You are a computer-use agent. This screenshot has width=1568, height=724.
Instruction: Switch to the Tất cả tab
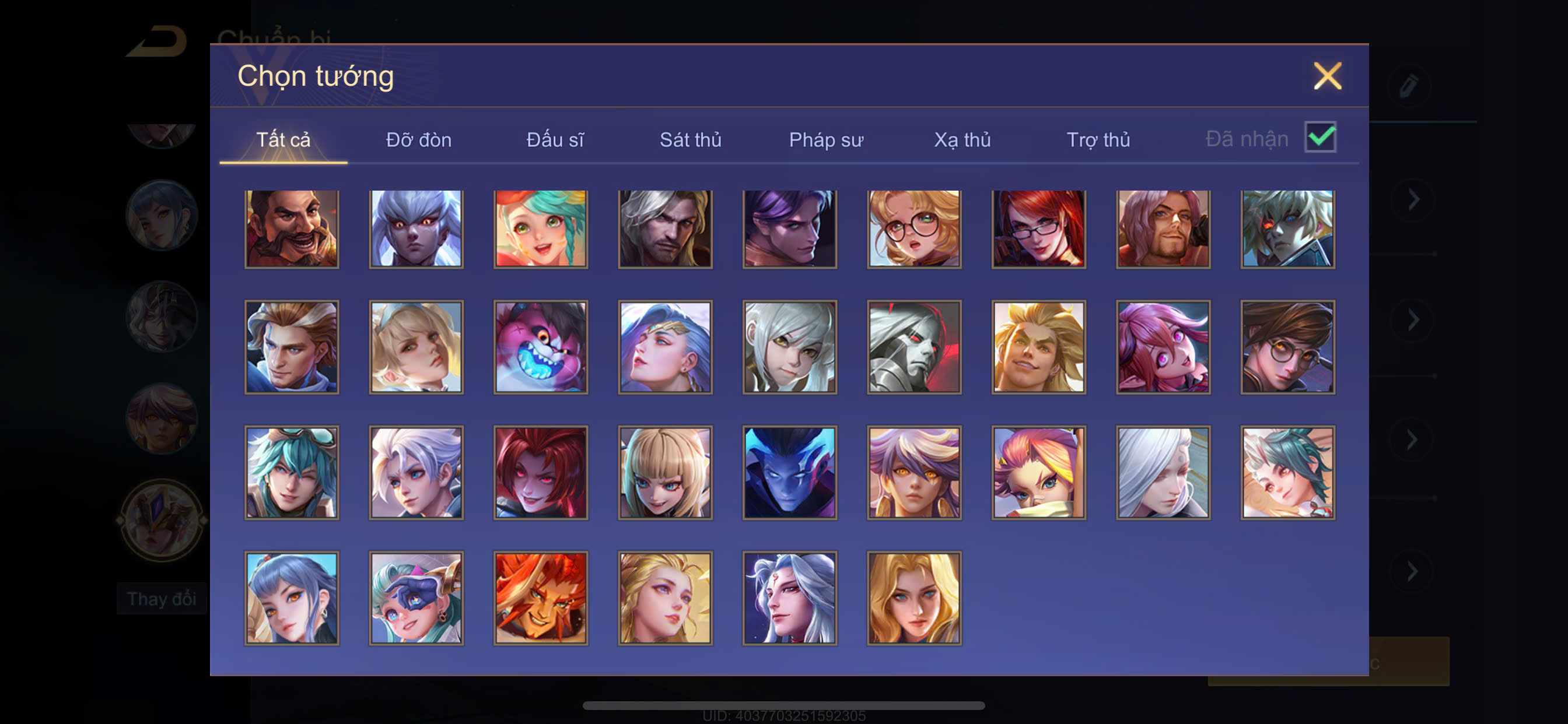tap(283, 140)
